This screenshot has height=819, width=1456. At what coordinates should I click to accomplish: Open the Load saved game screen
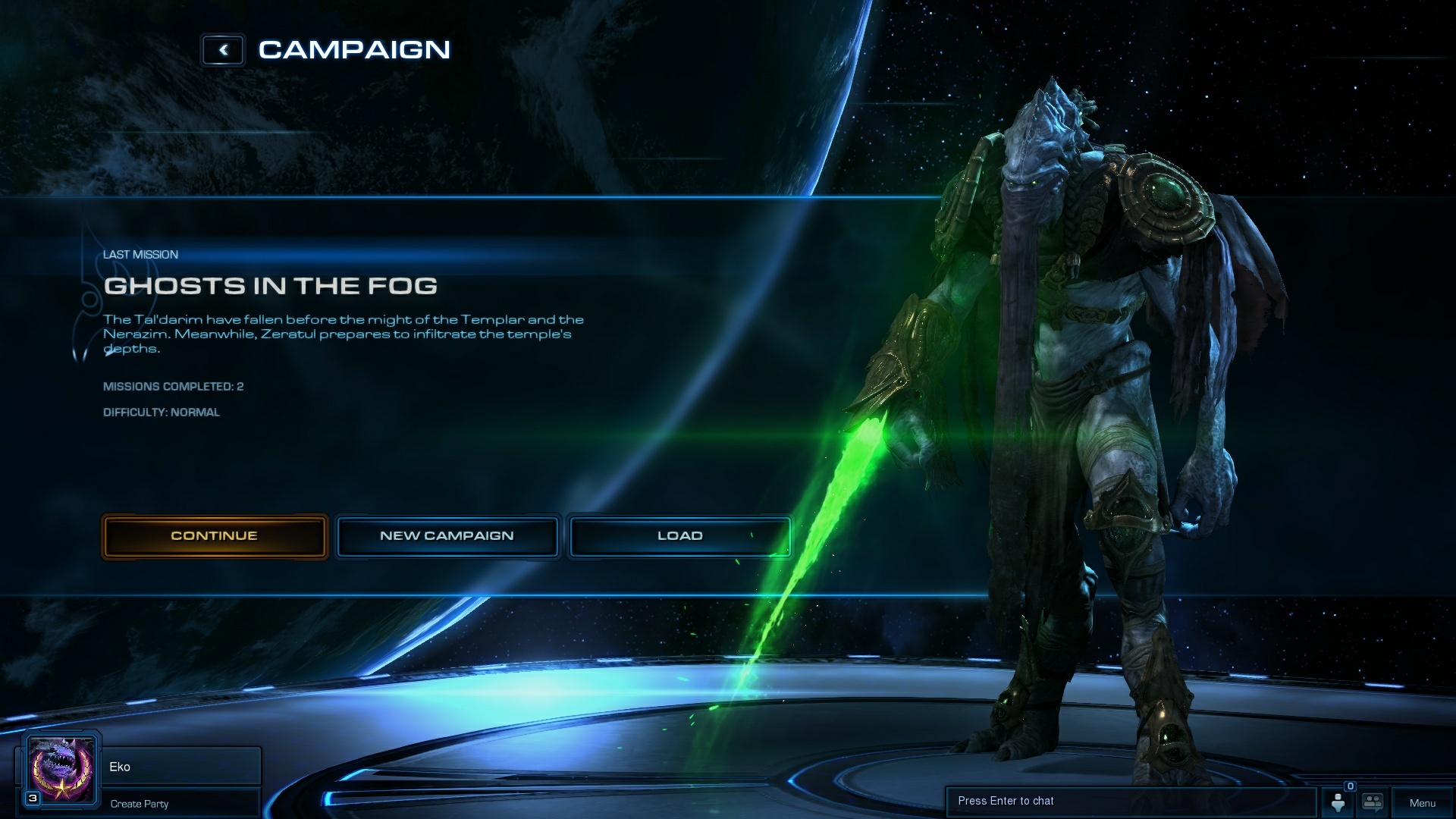point(679,536)
